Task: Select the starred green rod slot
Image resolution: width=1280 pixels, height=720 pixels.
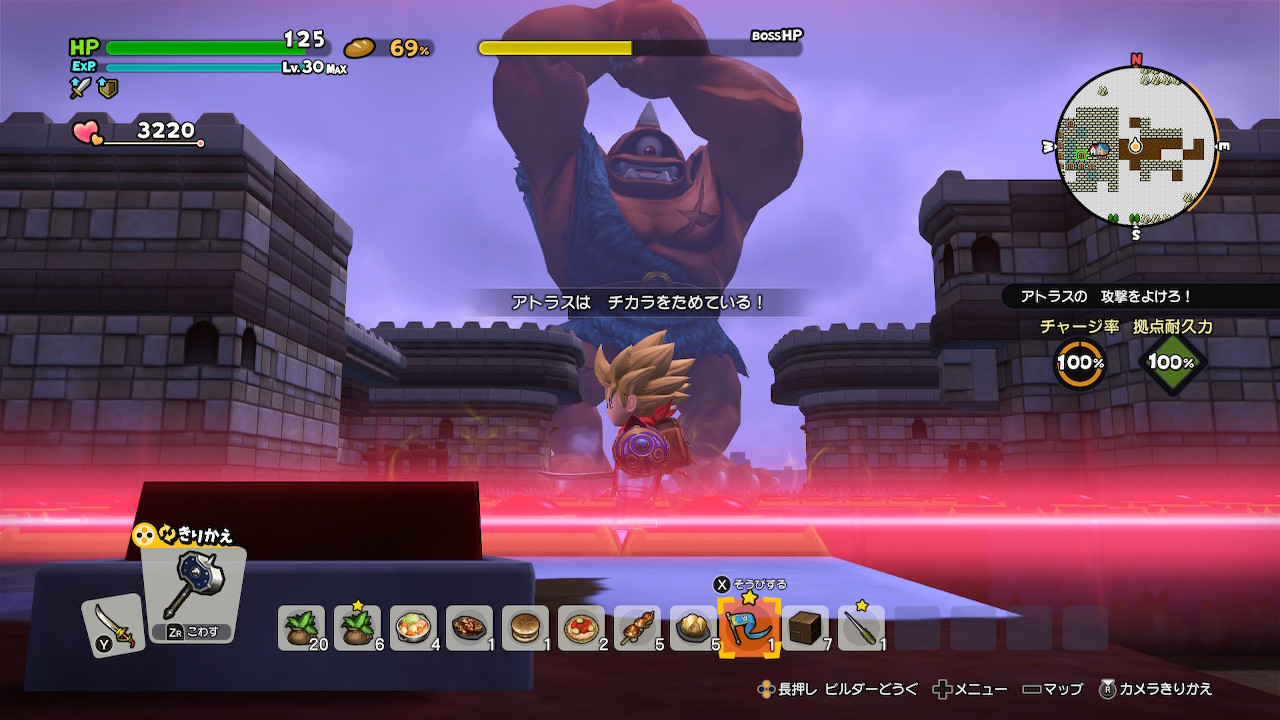Action: (x=861, y=628)
